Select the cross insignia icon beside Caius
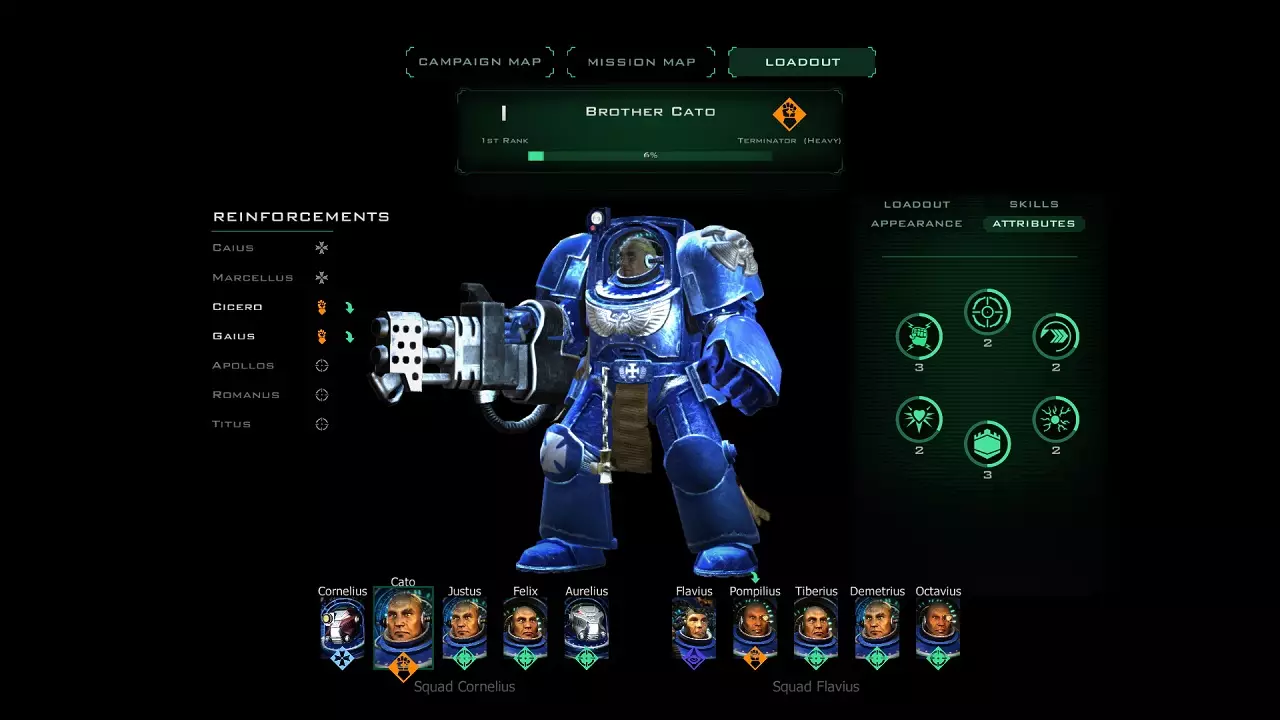Image resolution: width=1280 pixels, height=720 pixels. point(320,247)
